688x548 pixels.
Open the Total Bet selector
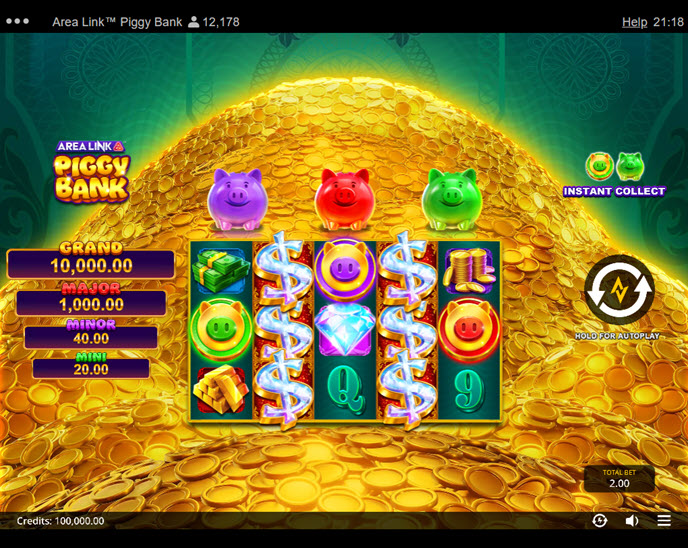point(619,479)
